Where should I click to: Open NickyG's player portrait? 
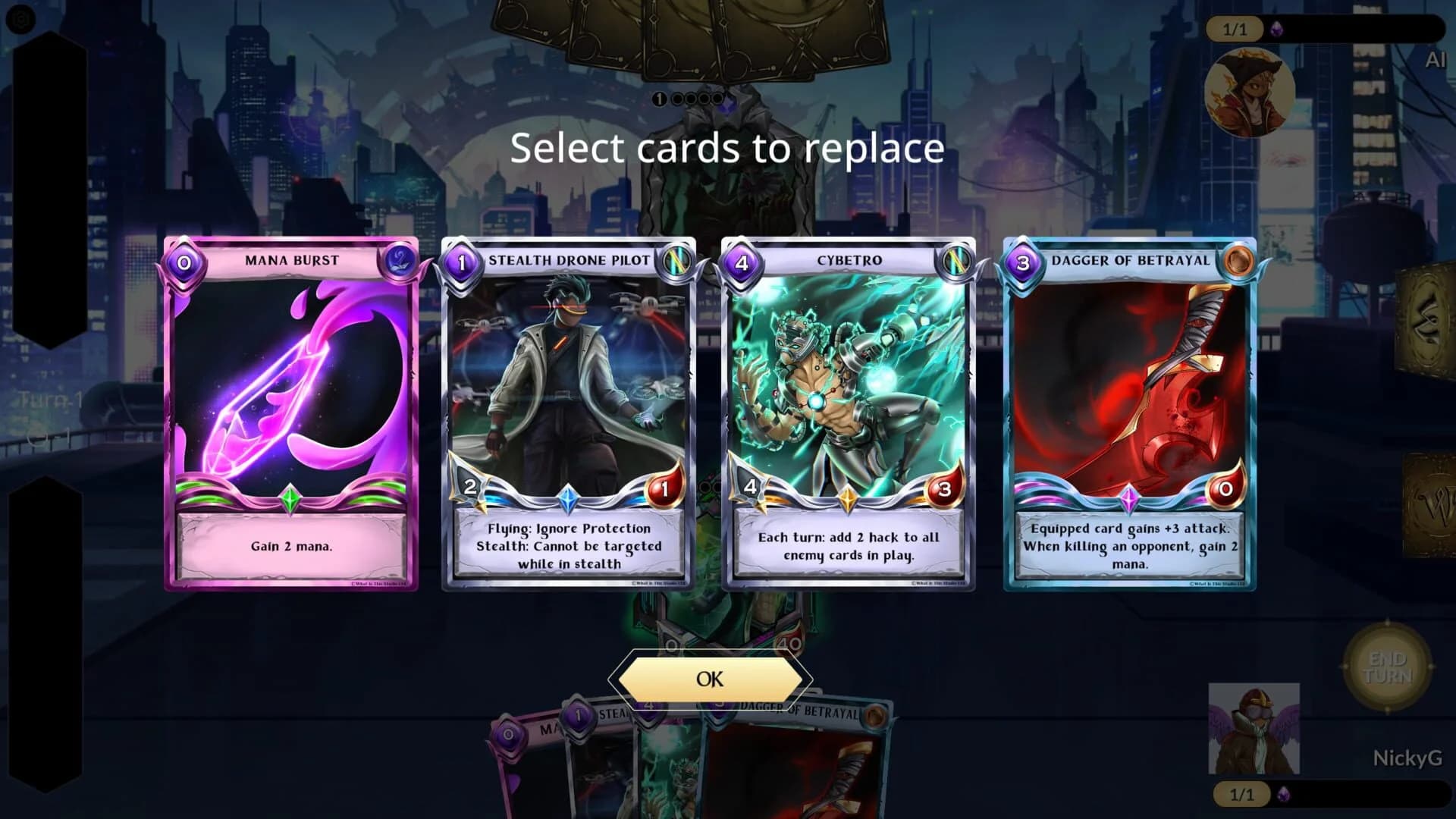pos(1255,728)
